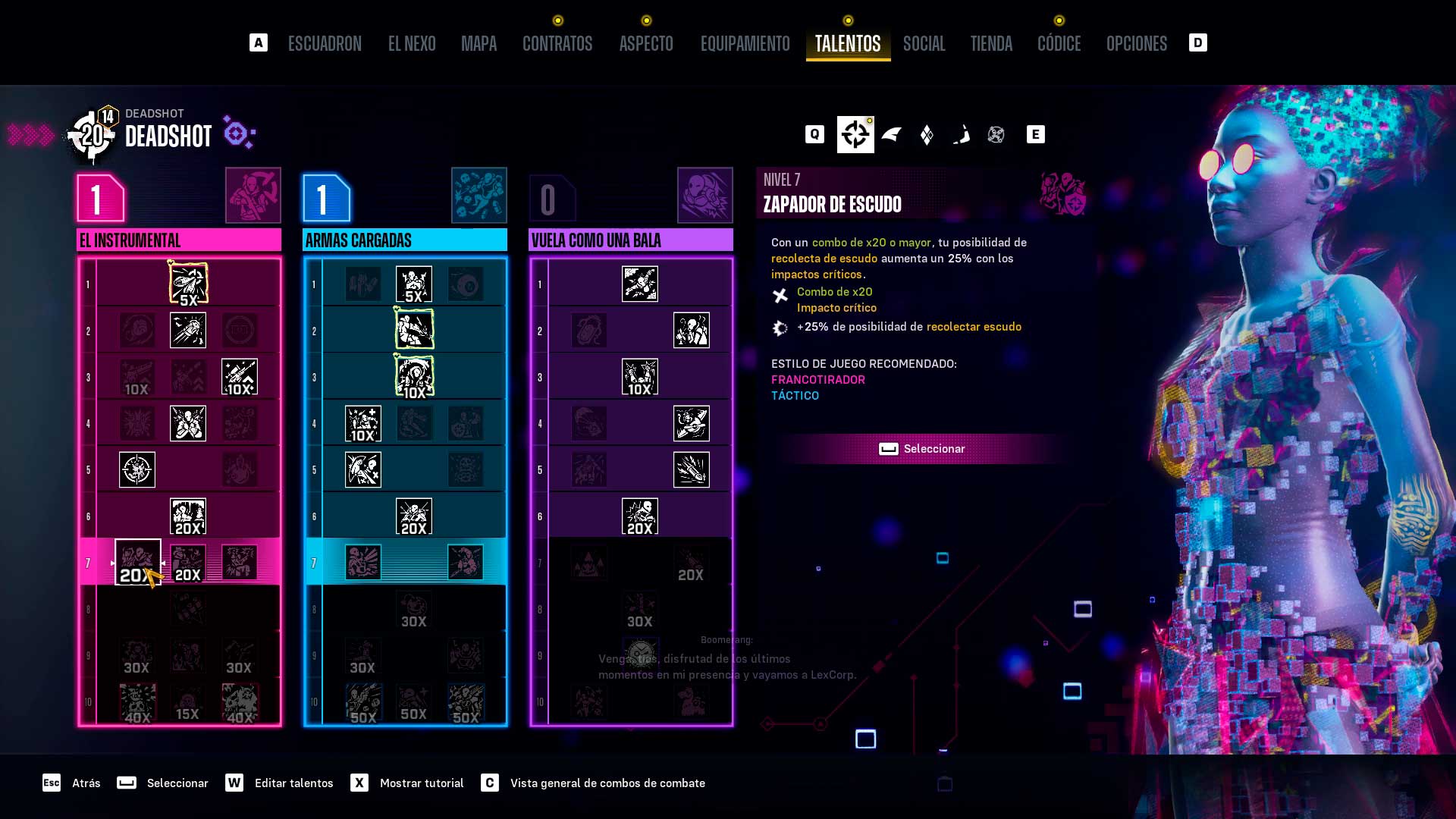1456x819 pixels.
Task: Select the El Instrumental tree header
Action: point(179,240)
